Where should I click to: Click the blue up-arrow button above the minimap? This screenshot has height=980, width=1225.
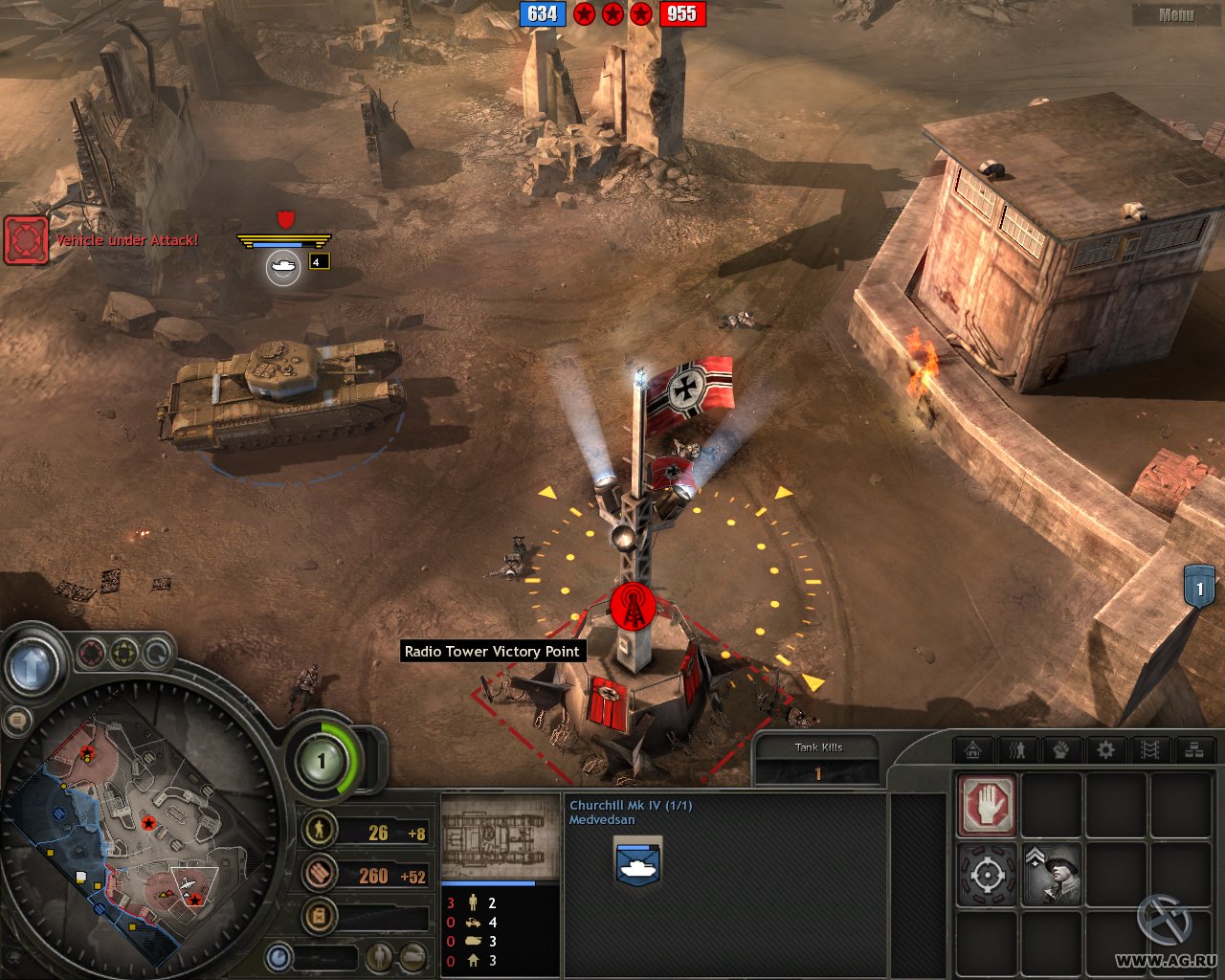(33, 664)
